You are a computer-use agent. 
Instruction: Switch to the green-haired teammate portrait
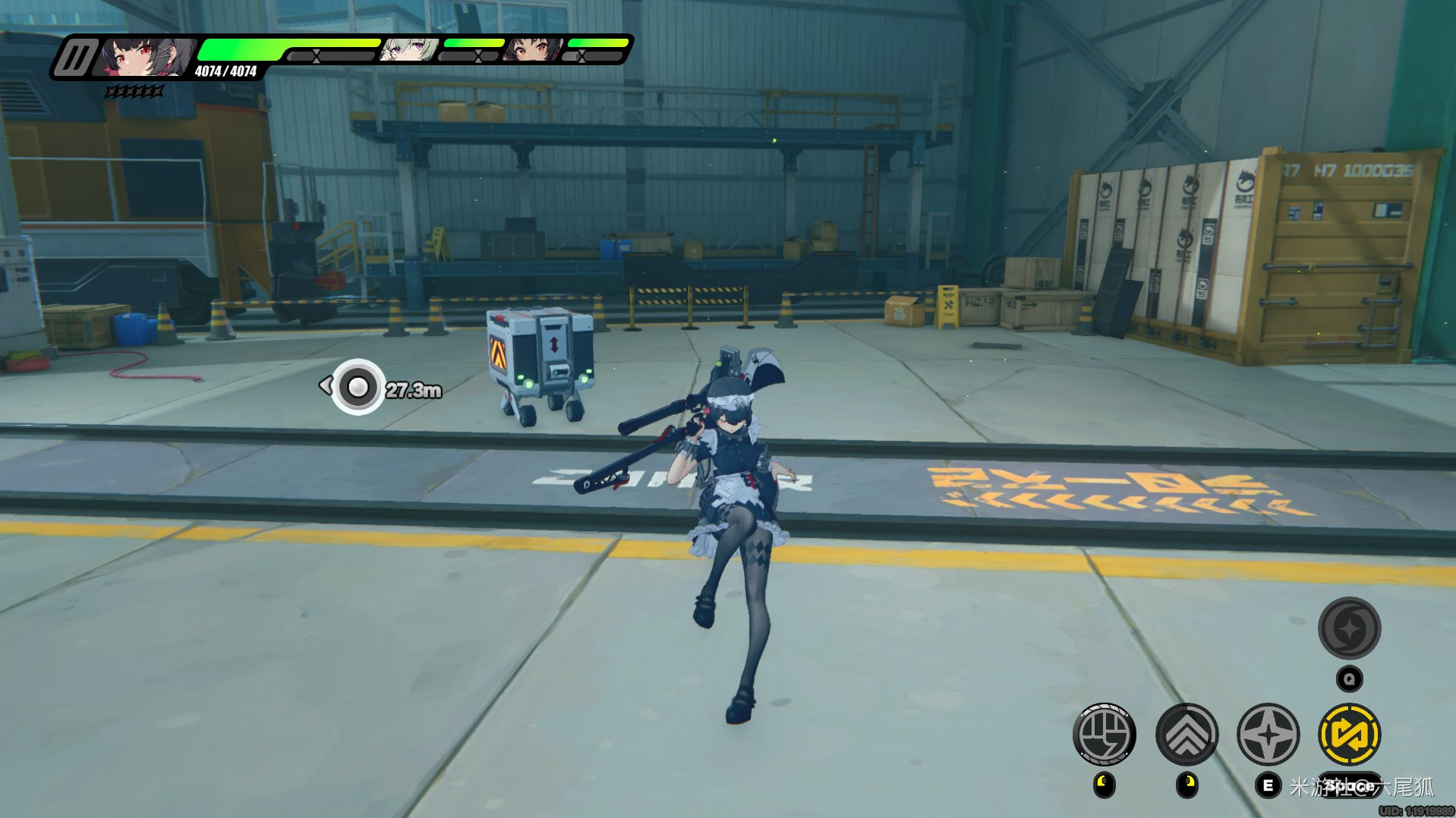pos(409,50)
